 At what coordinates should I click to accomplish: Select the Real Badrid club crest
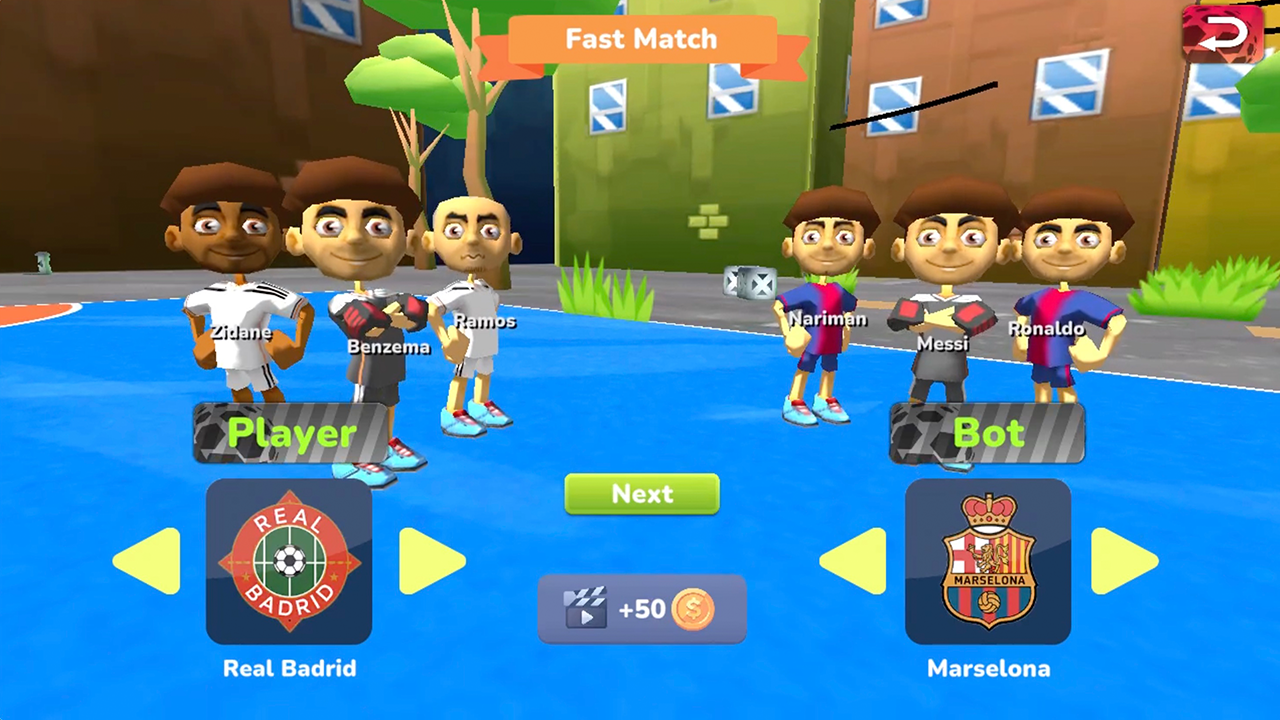[x=289, y=562]
